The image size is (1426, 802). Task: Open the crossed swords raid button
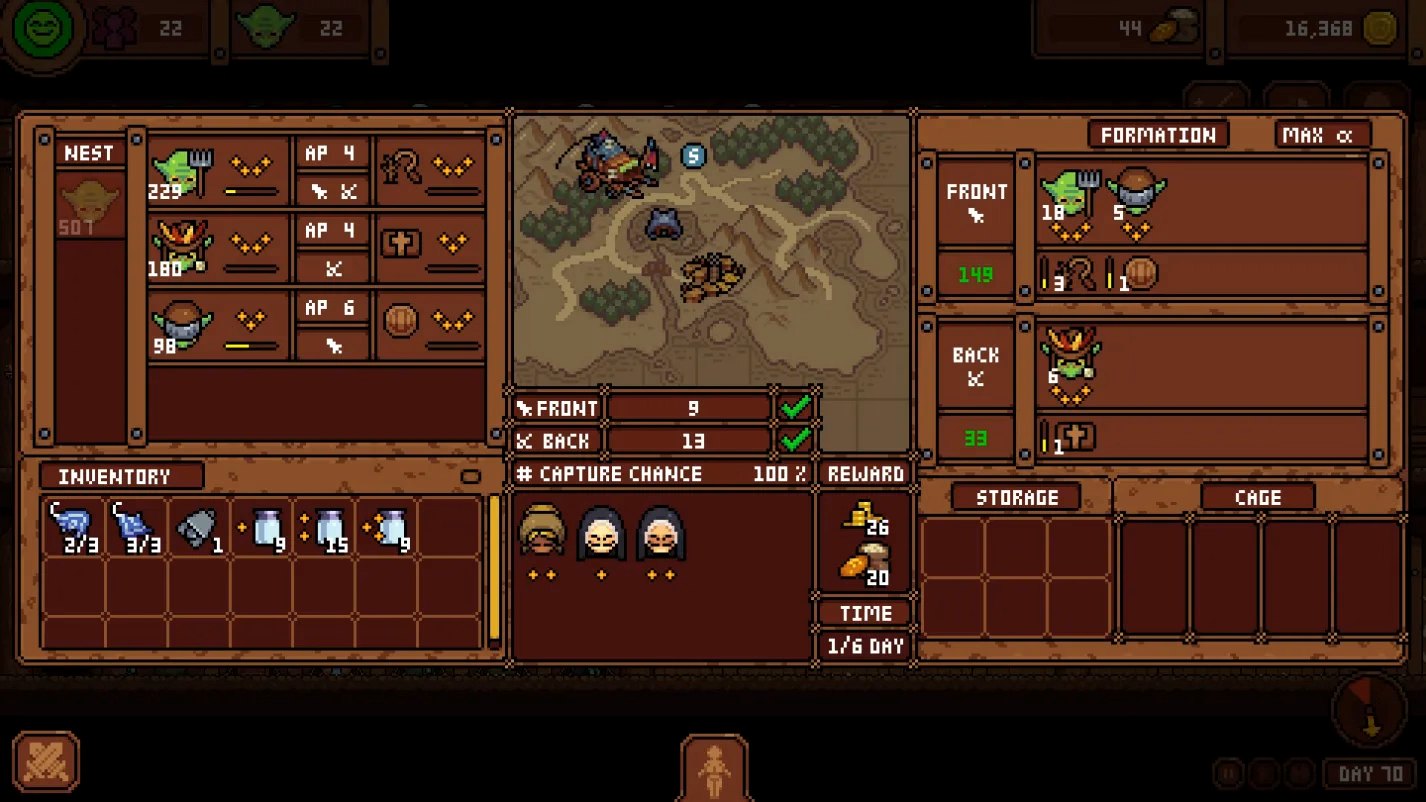(x=46, y=763)
